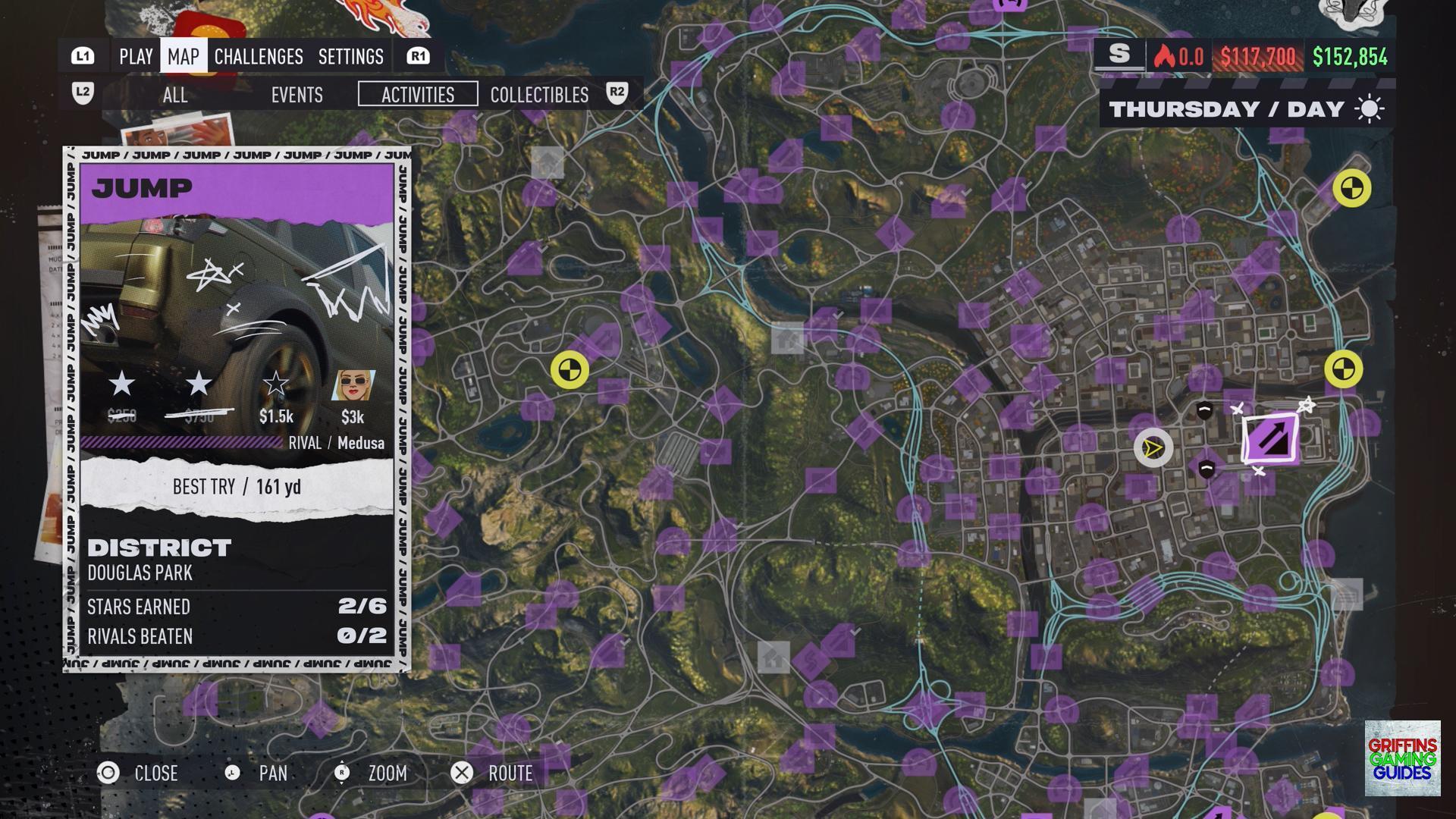Show ALL map markers filter
The width and height of the screenshot is (1456, 819).
(x=175, y=95)
